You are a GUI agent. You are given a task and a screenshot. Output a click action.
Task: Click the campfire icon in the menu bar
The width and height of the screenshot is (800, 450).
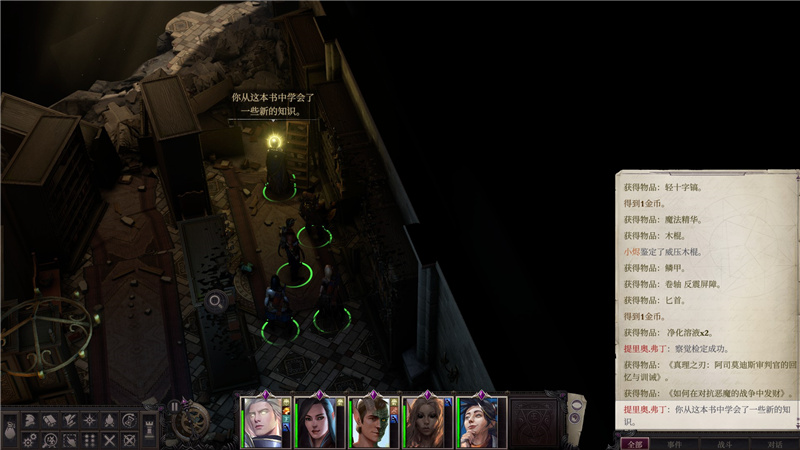pos(109,421)
